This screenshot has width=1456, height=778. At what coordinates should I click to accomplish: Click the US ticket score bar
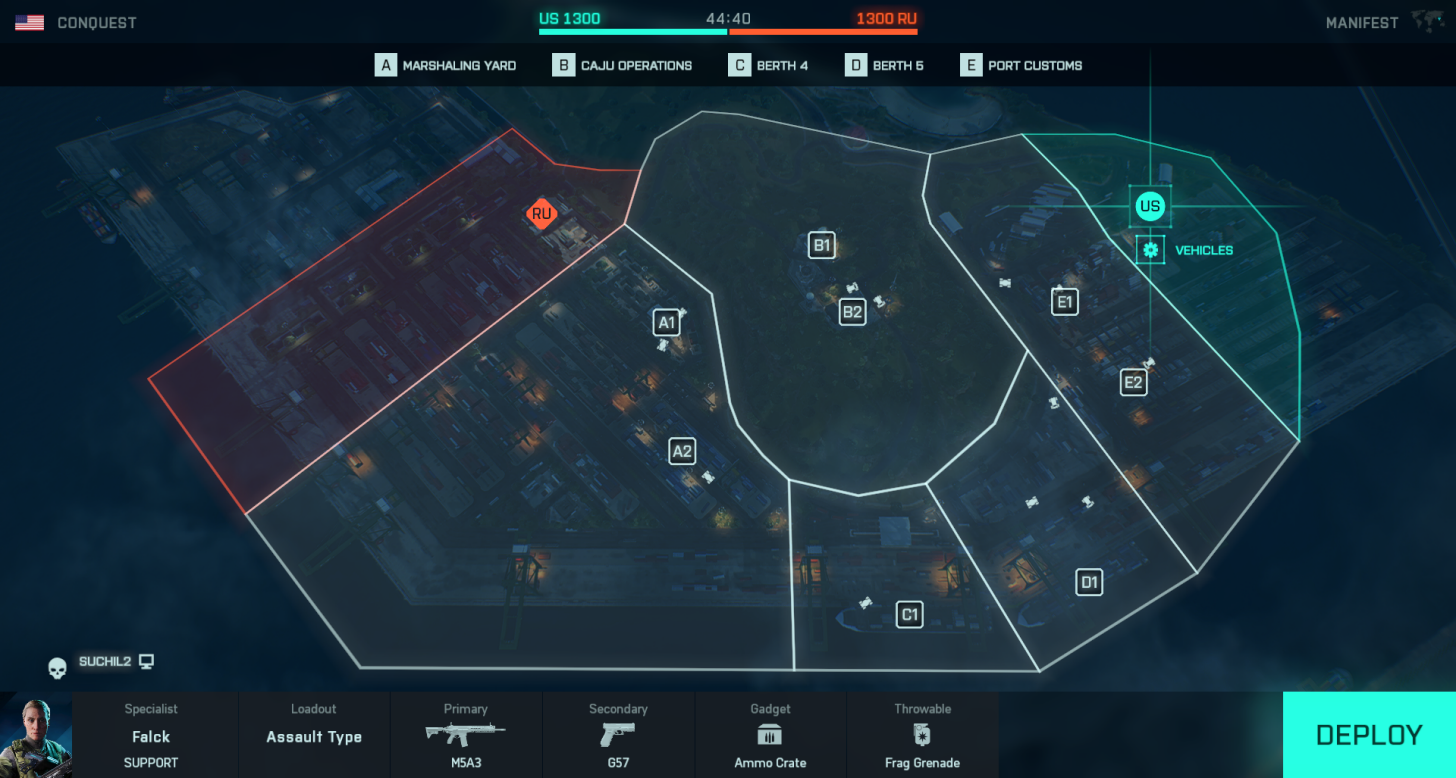tap(632, 31)
